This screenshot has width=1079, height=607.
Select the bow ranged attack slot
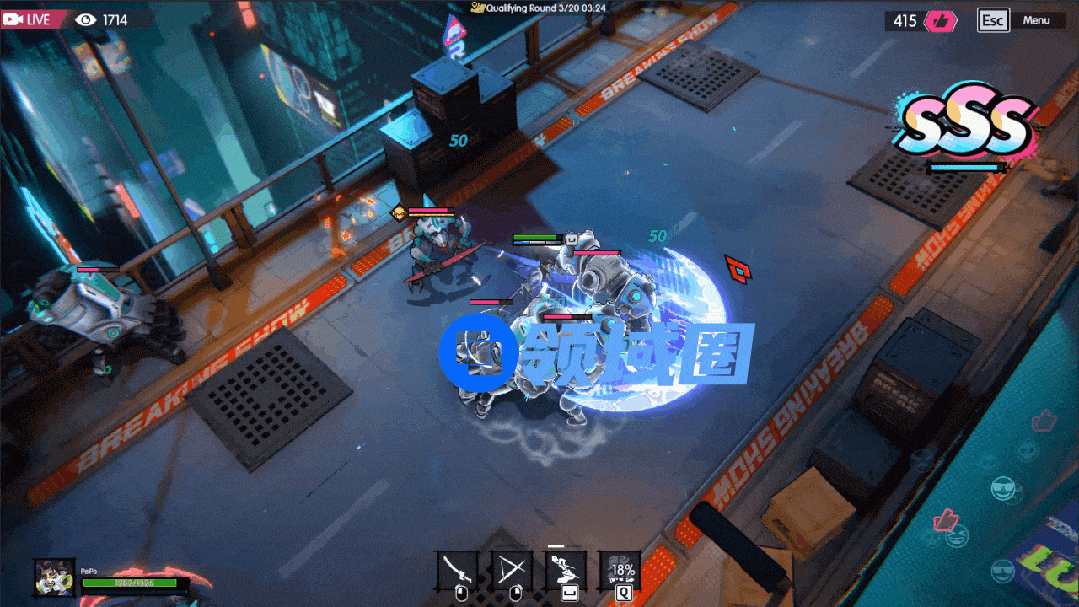(511, 570)
